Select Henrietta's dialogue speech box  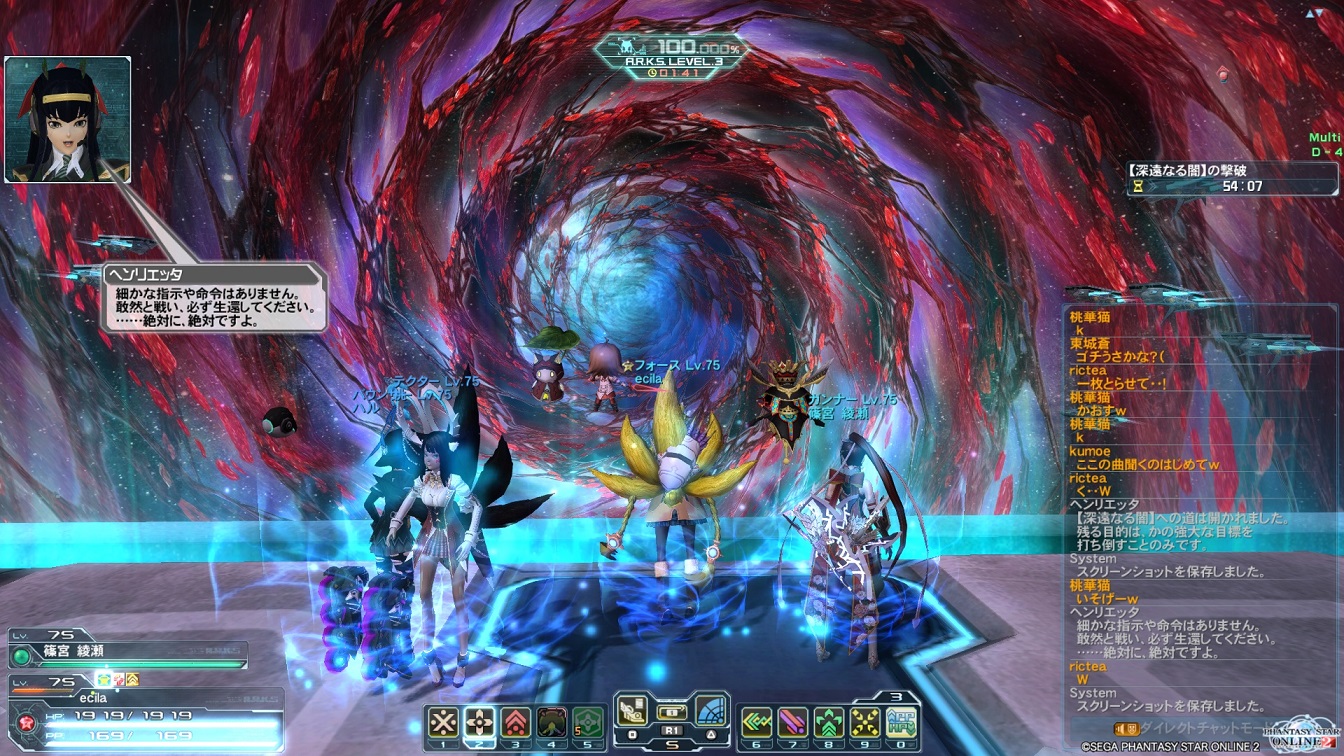pos(214,297)
